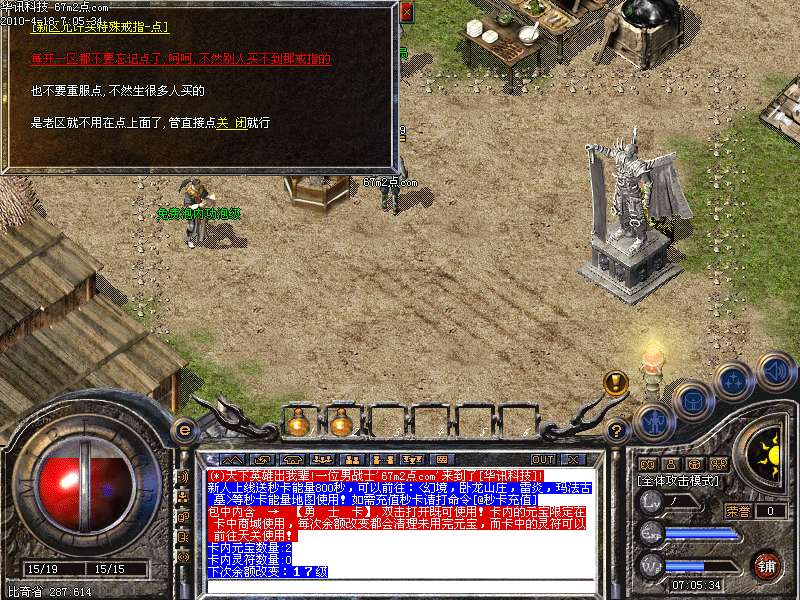Open the bag round button
Viewport: 800px width, 600px height.
[692, 400]
